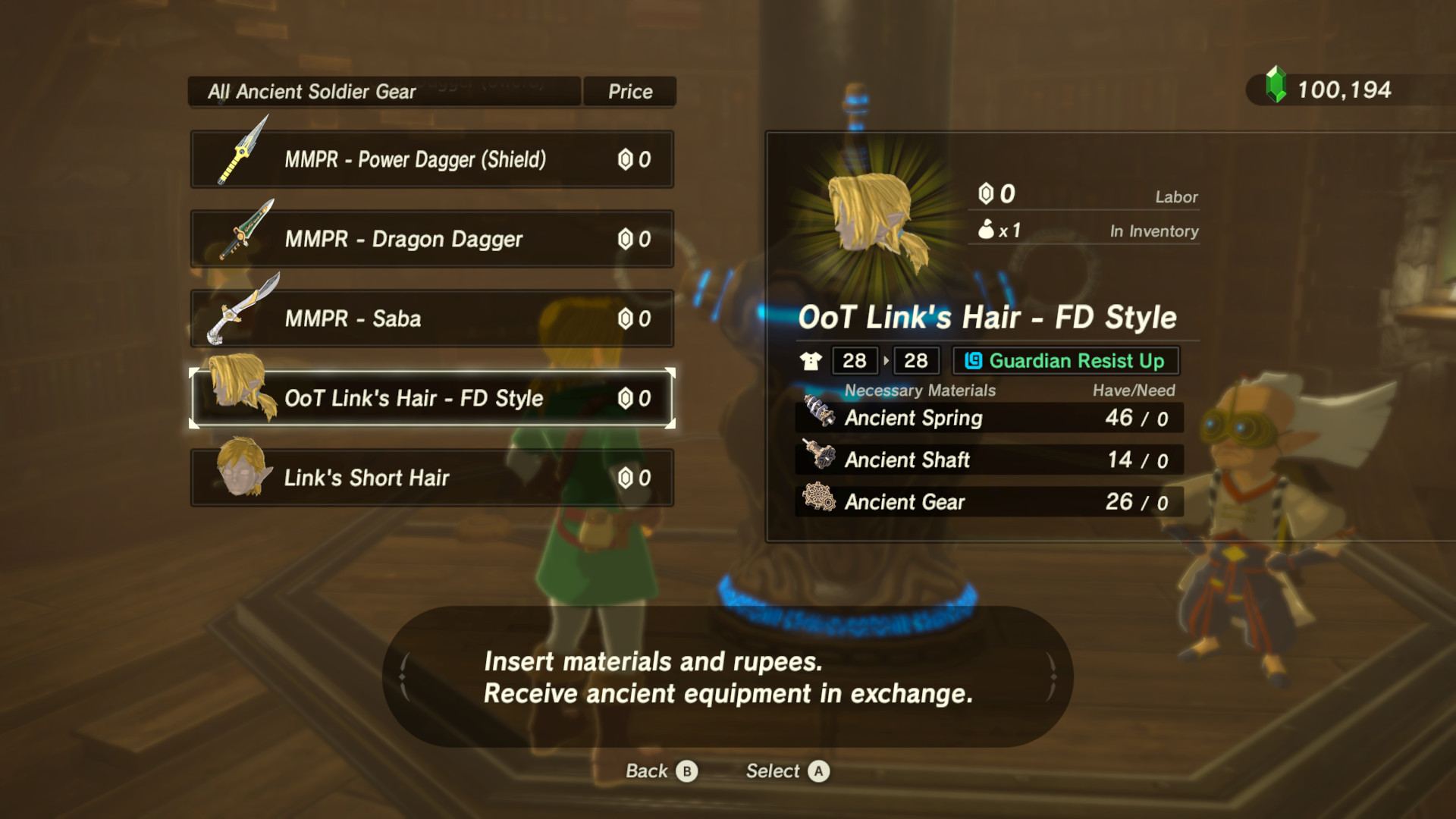Click the armor shirt icon beside defense value

[x=811, y=361]
